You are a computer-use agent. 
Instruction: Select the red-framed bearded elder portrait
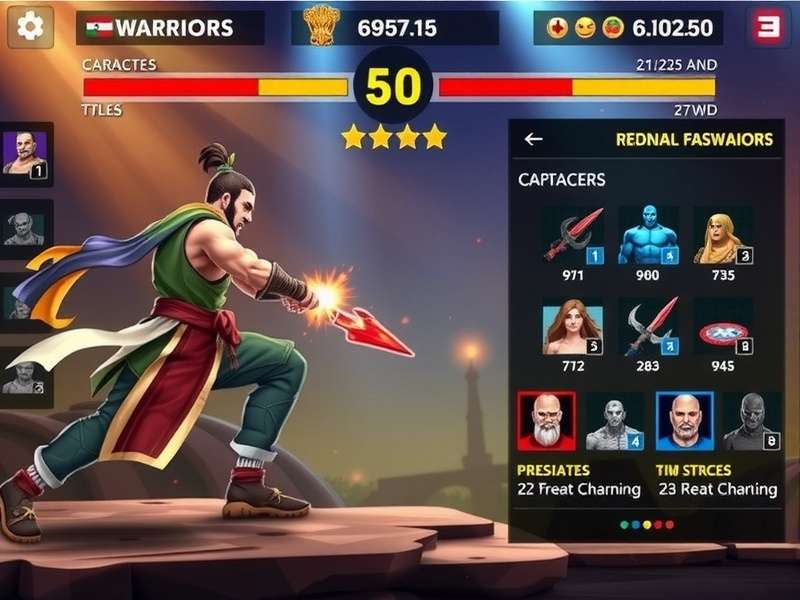click(546, 421)
